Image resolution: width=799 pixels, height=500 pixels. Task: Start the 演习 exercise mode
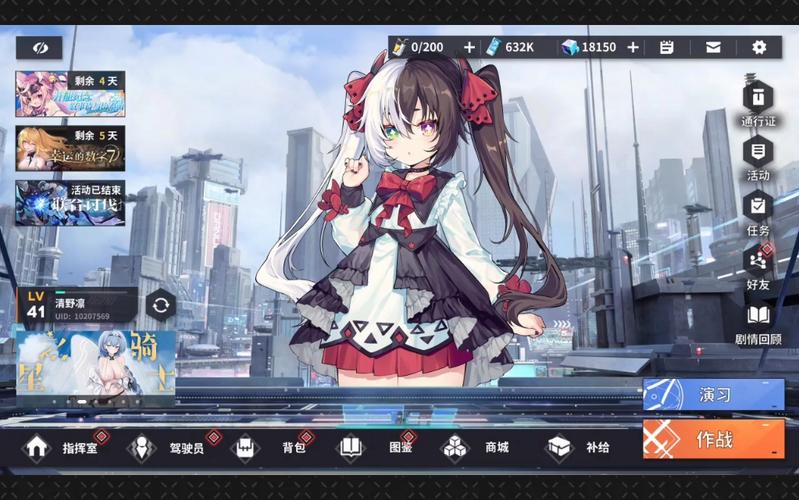[x=713, y=394]
